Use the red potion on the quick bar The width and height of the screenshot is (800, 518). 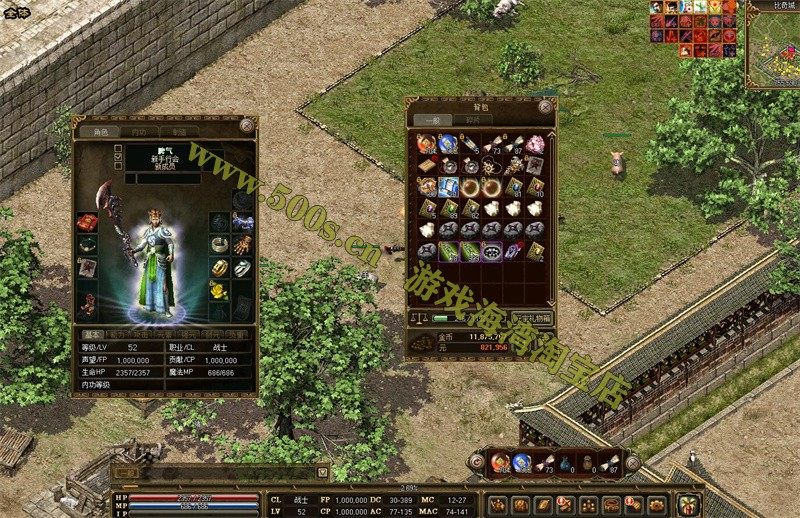click(x=500, y=463)
